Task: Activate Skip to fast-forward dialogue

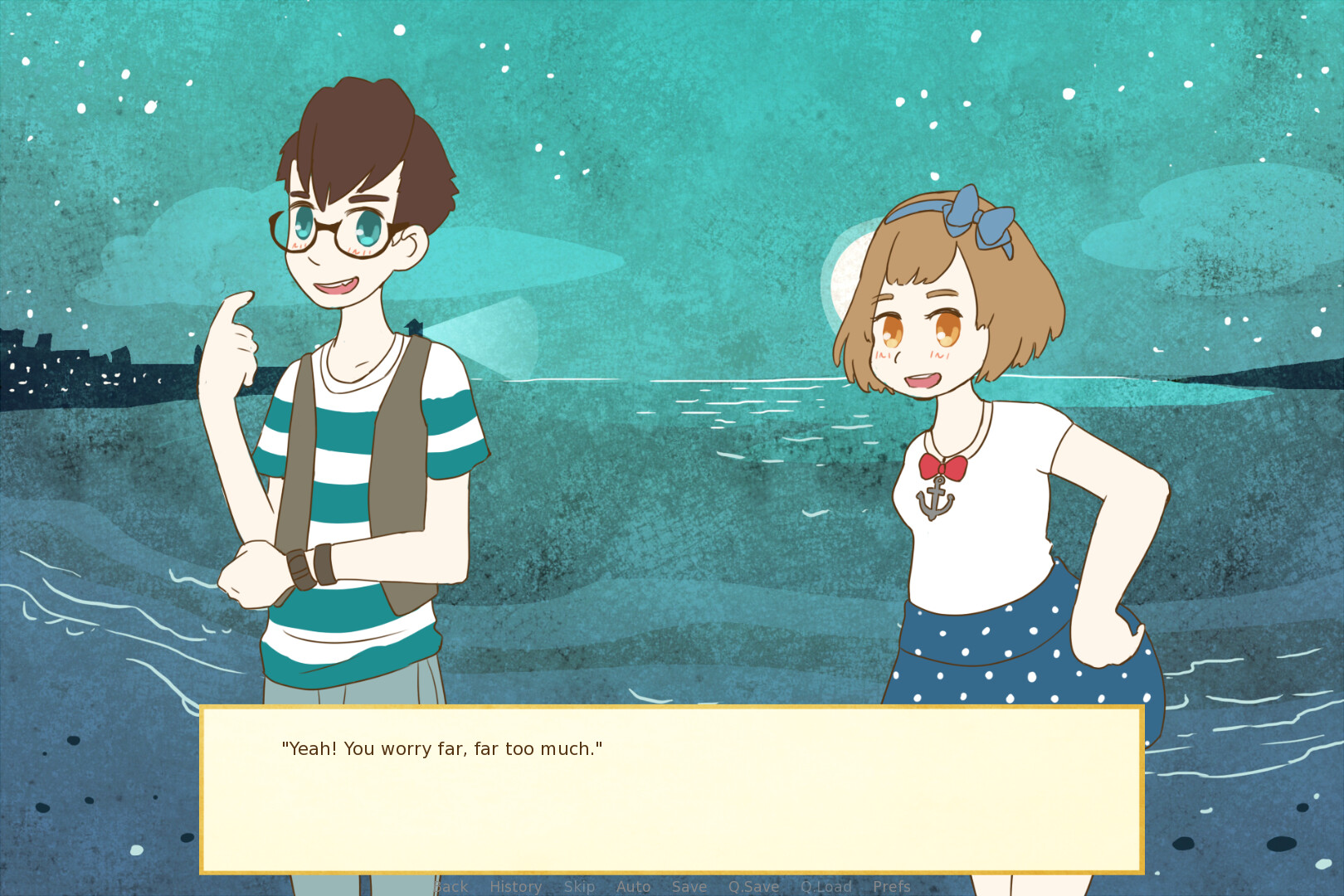Action: 579,886
